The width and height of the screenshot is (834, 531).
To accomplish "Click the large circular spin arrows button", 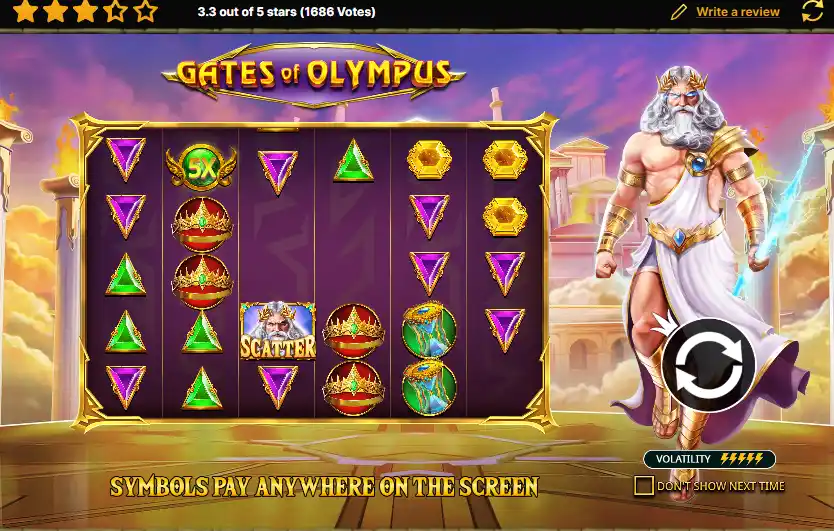I will pos(708,364).
